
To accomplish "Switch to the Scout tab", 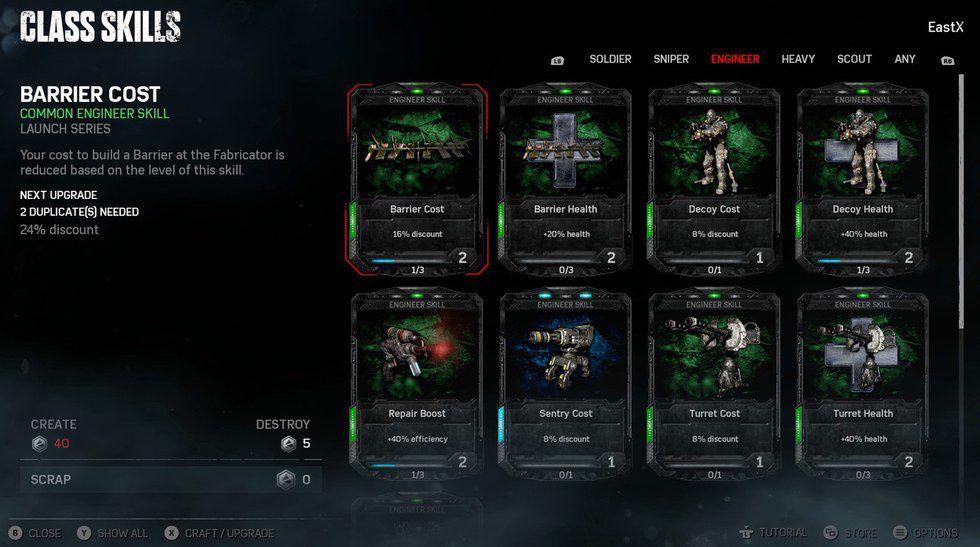I will pyautogui.click(x=854, y=59).
